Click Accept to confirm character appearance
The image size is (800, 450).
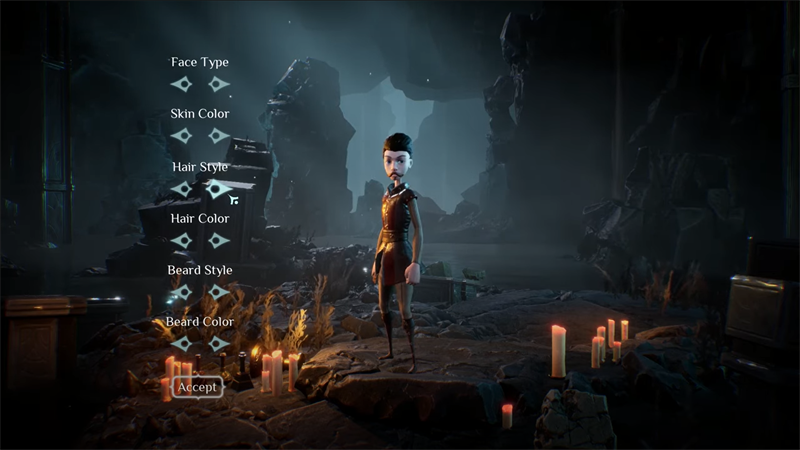[x=197, y=387]
